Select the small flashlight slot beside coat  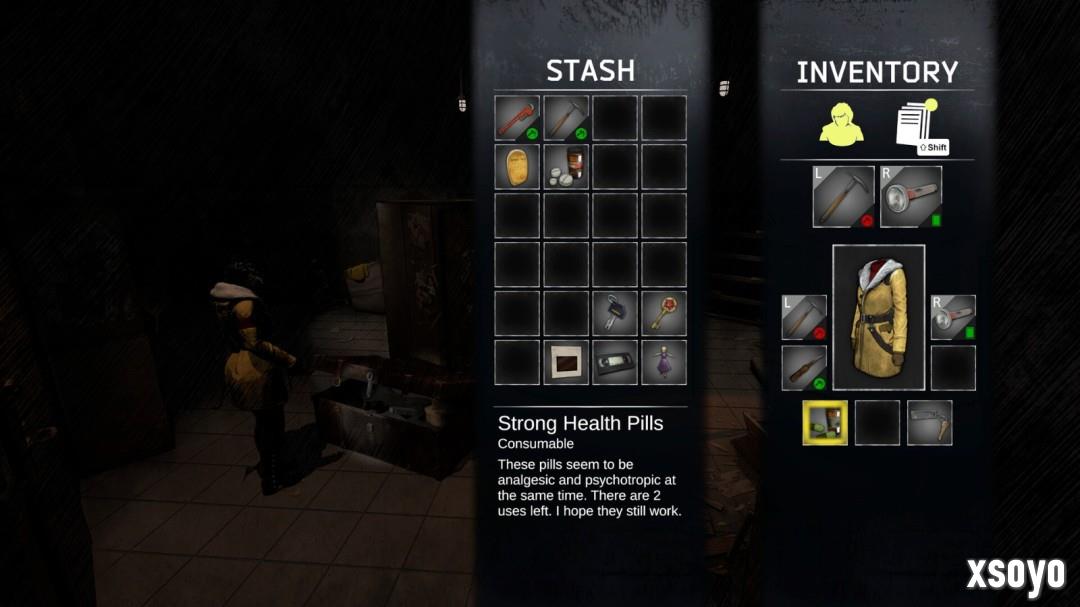pos(953,317)
